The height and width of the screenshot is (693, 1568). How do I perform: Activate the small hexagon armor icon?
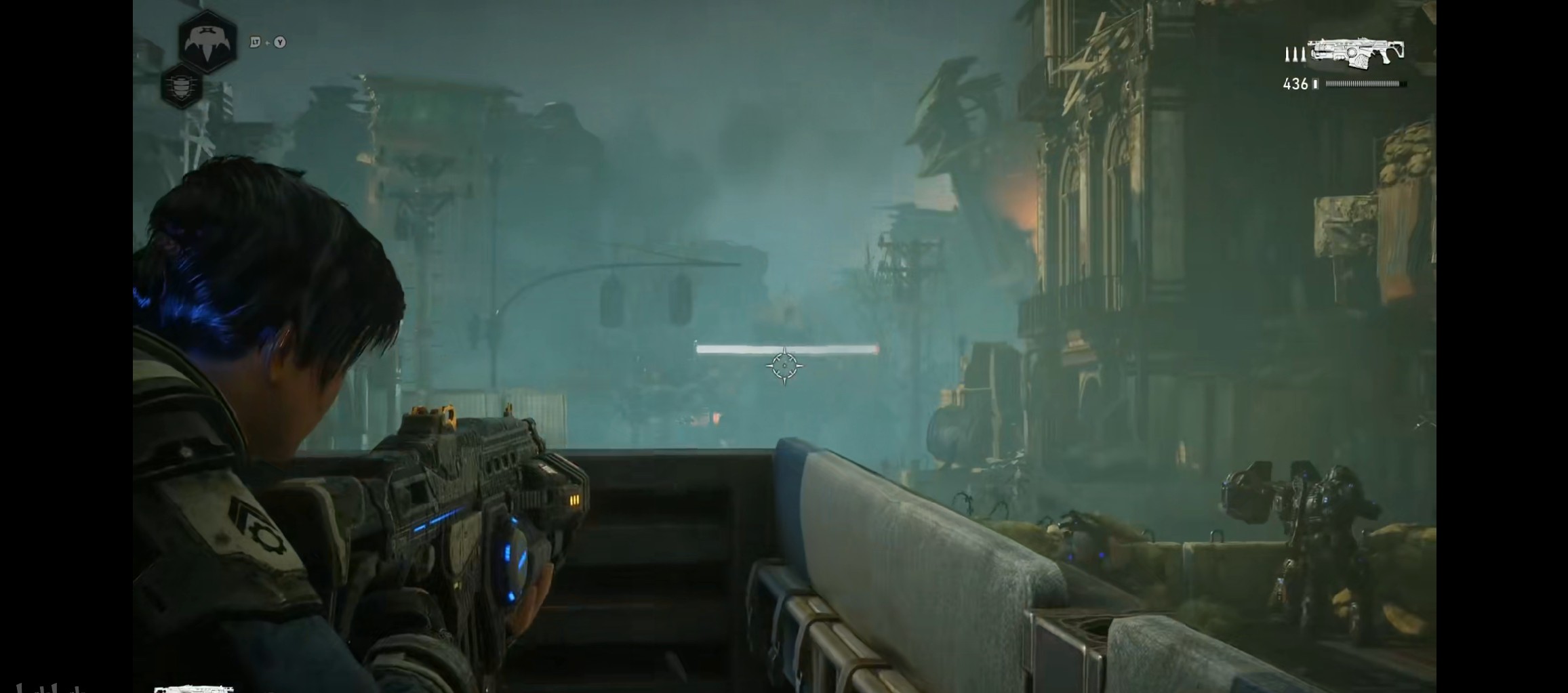click(x=181, y=87)
